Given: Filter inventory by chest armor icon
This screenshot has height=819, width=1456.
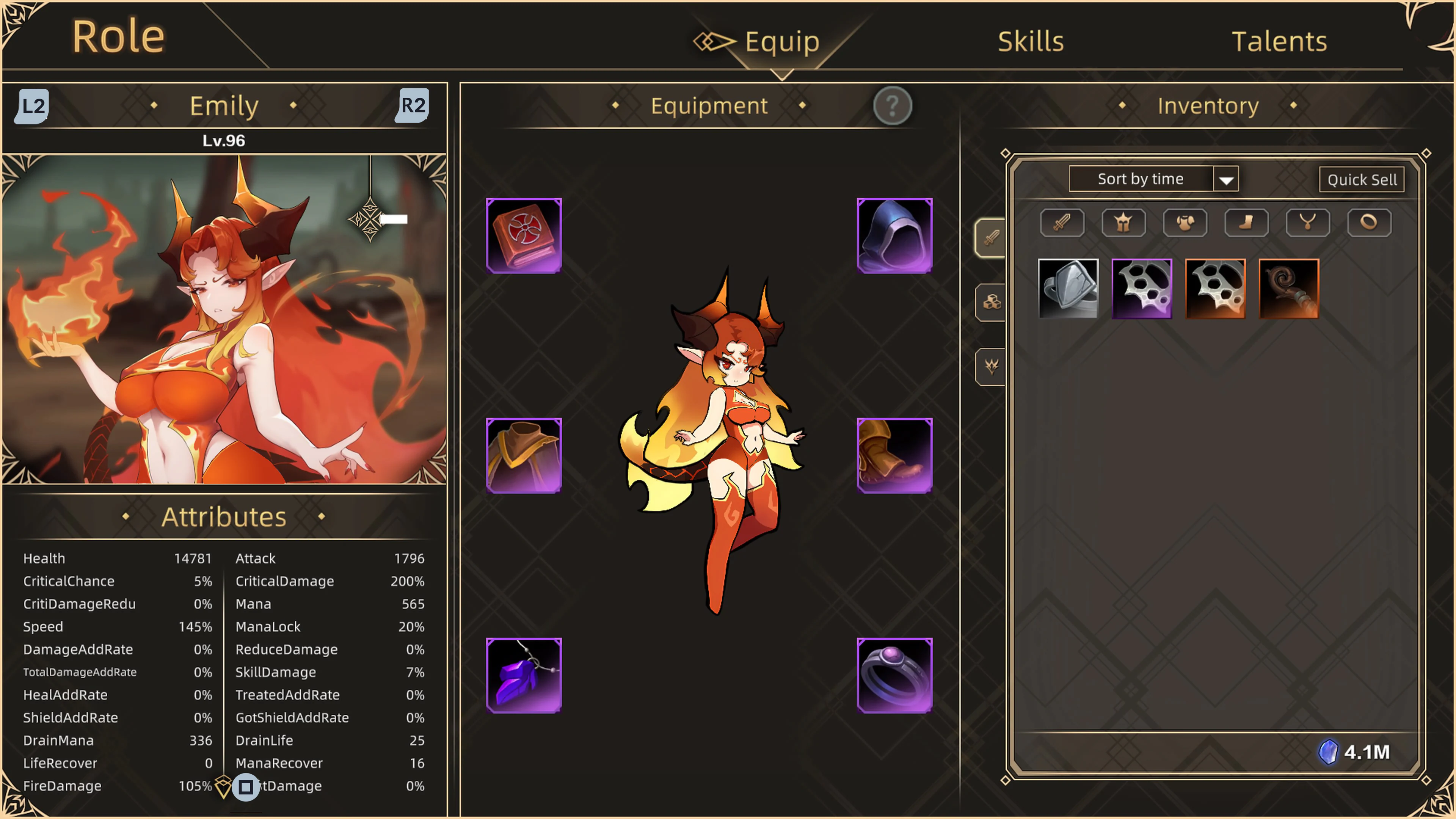Looking at the screenshot, I should 1185,222.
